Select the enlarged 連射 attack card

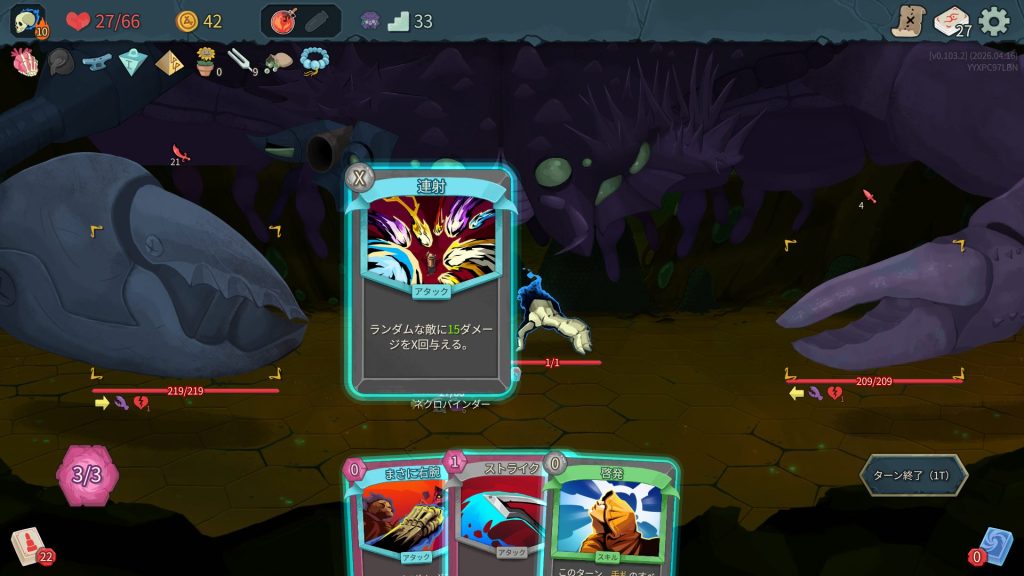(x=431, y=285)
